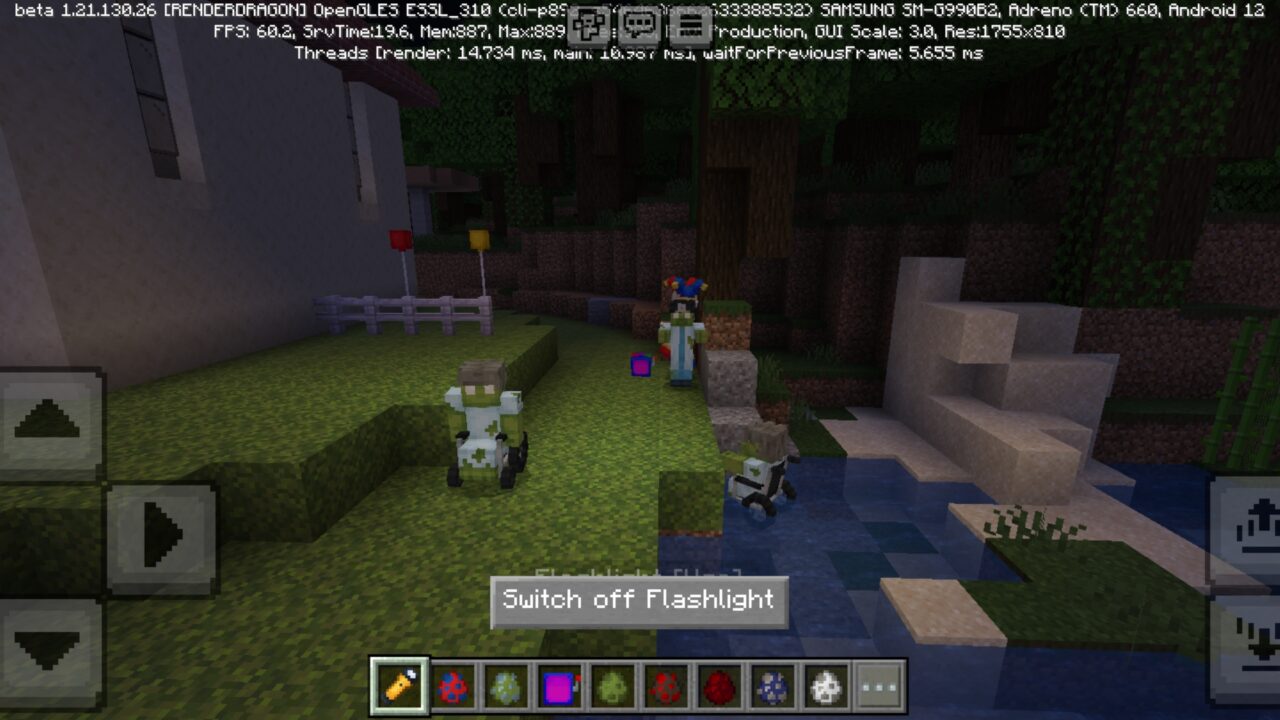The image size is (1280, 720).
Task: Tap the upward movement arrow
Action: [x=46, y=420]
